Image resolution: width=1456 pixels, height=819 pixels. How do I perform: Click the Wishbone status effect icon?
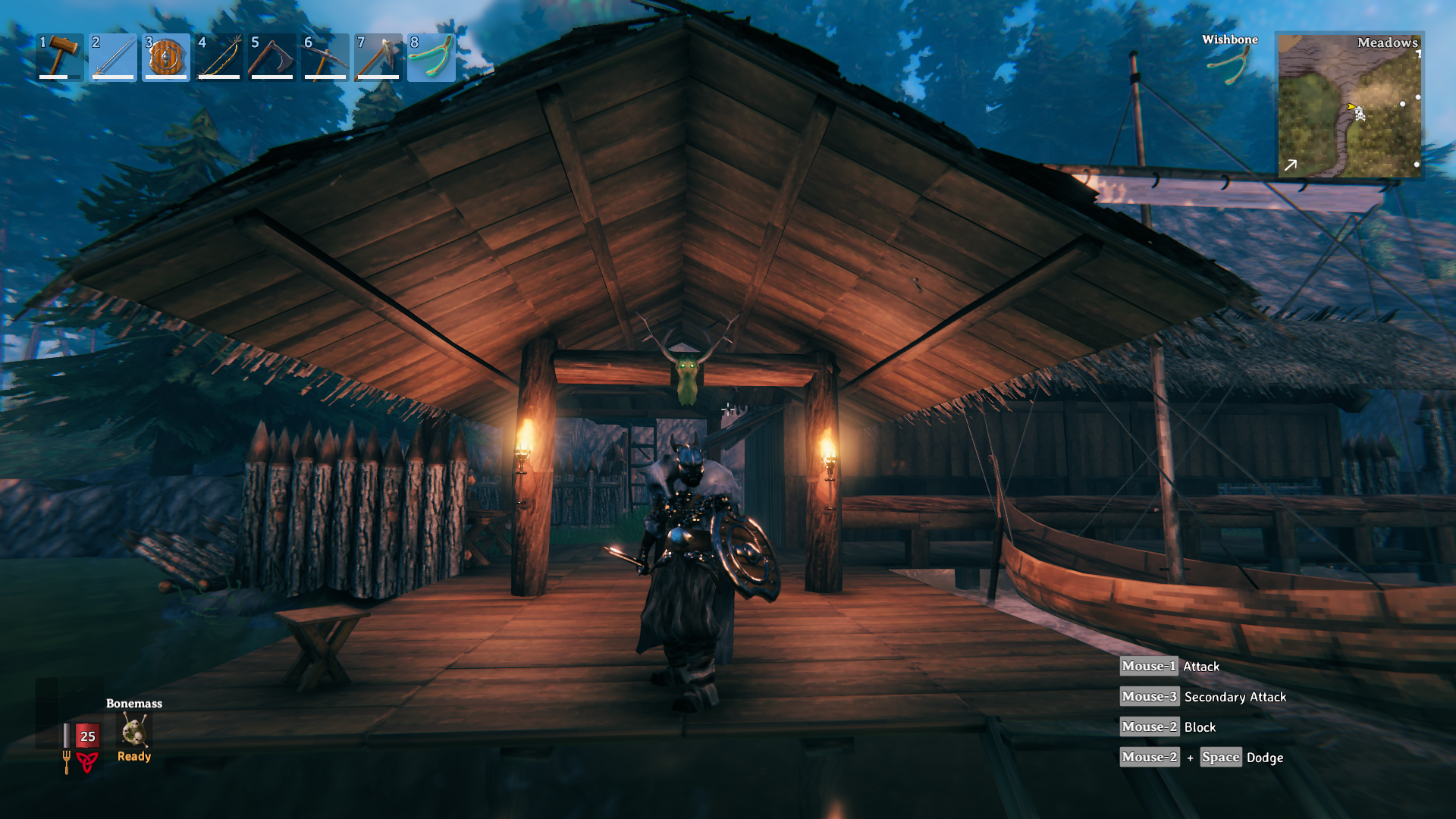[1230, 64]
